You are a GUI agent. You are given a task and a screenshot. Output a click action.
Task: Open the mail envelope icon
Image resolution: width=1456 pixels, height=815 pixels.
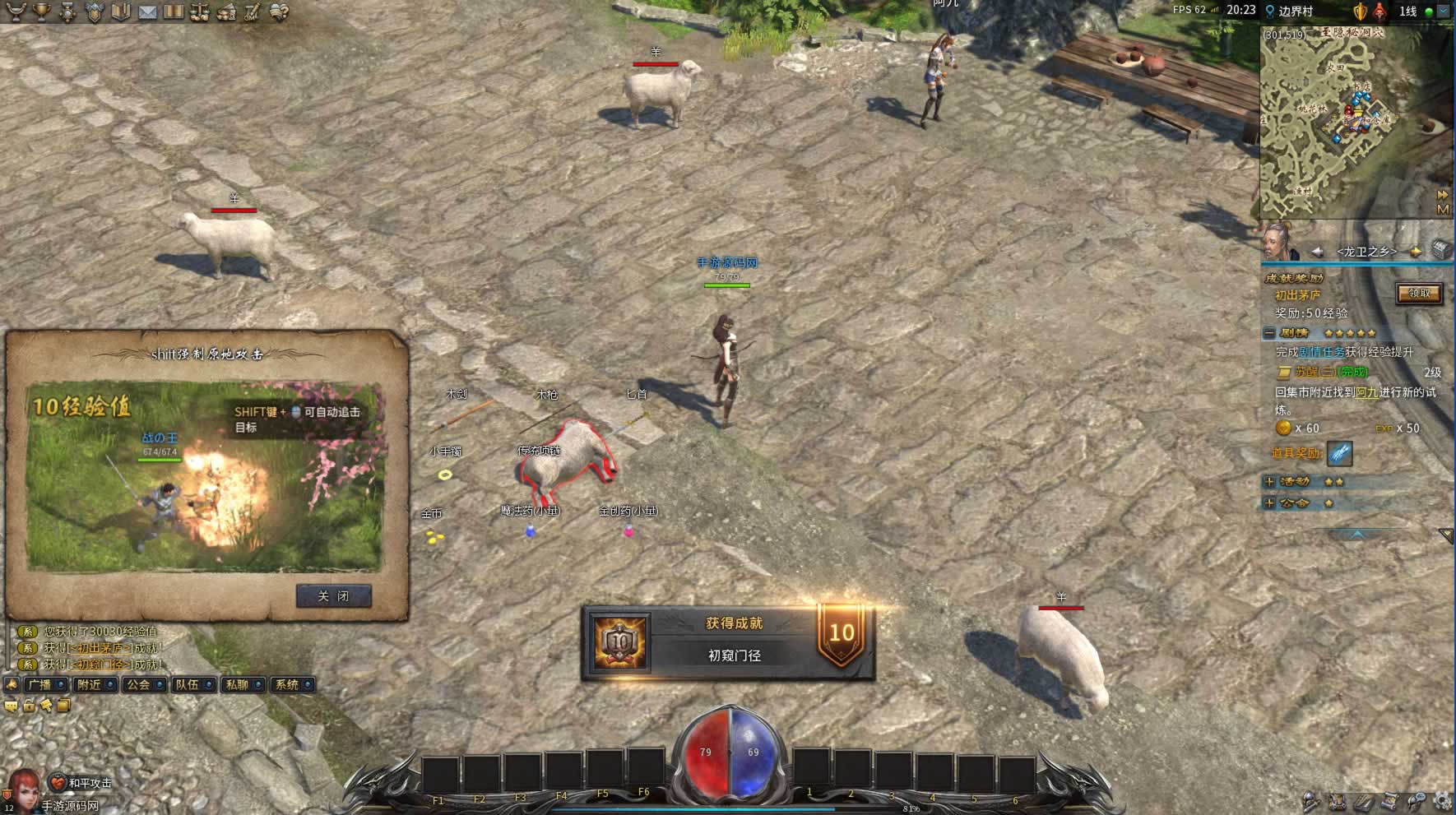click(147, 12)
